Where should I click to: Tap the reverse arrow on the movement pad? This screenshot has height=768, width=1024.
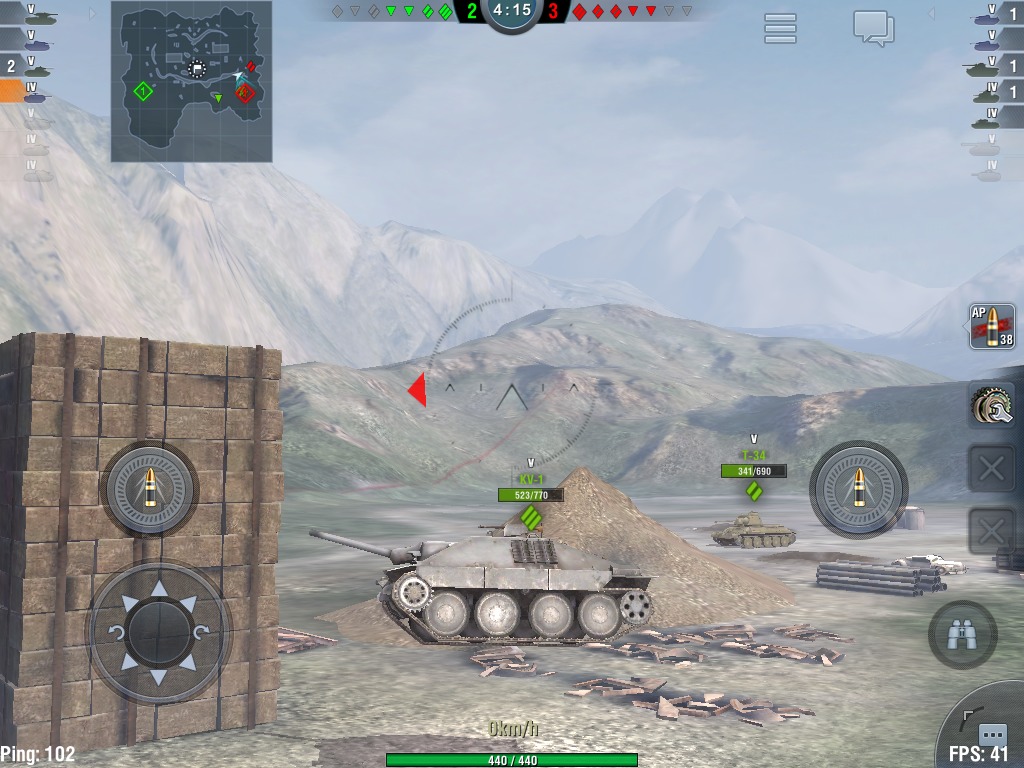pos(158,677)
